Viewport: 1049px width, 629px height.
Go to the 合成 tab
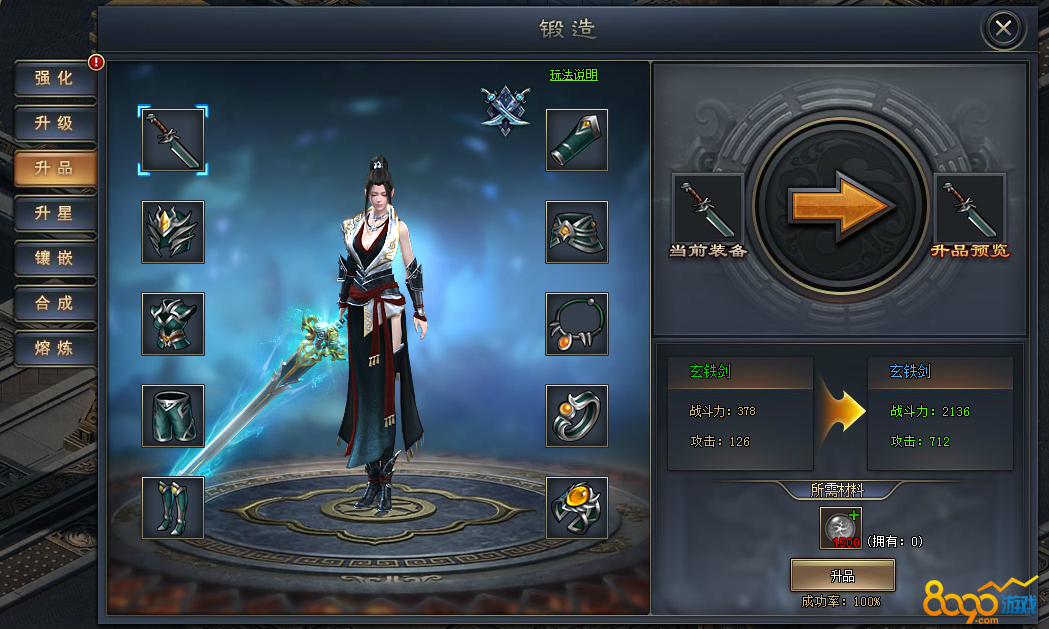pos(55,304)
